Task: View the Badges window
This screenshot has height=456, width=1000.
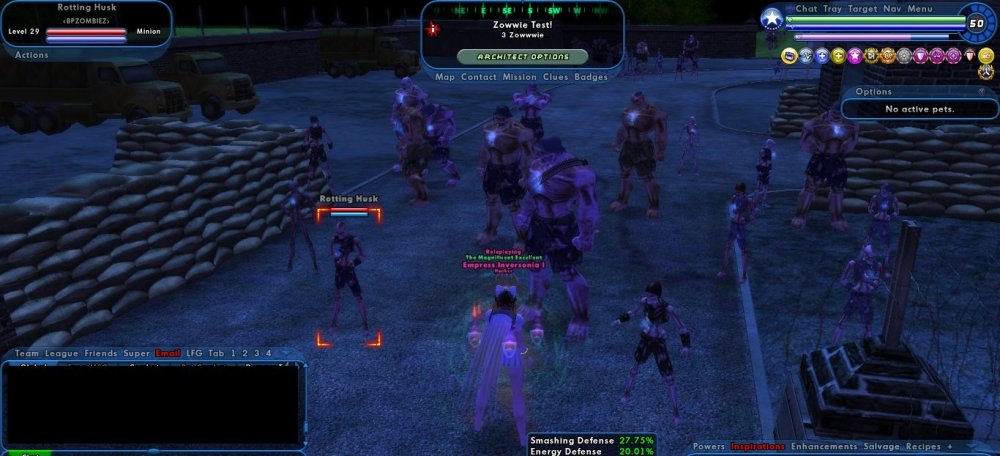Action: (x=591, y=77)
